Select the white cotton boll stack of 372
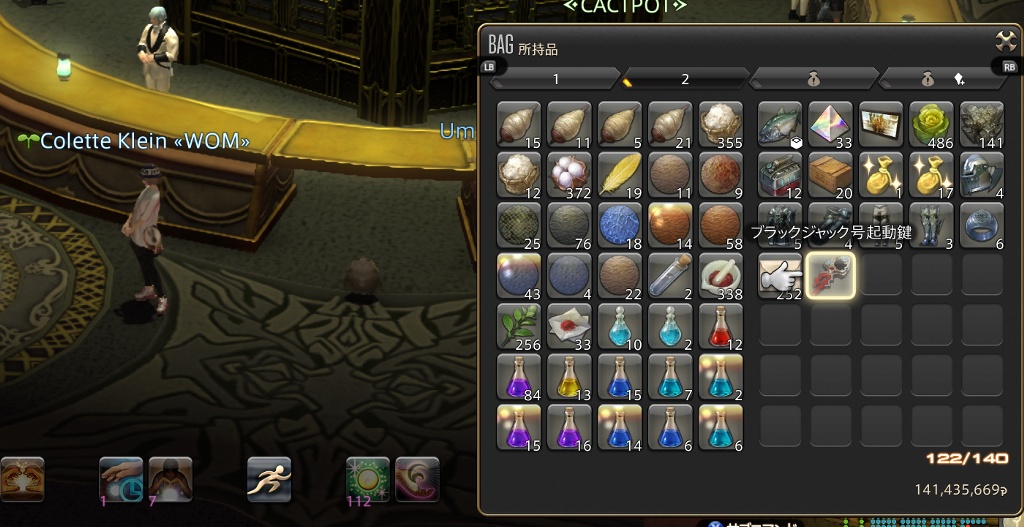This screenshot has height=527, width=1024. [x=569, y=174]
